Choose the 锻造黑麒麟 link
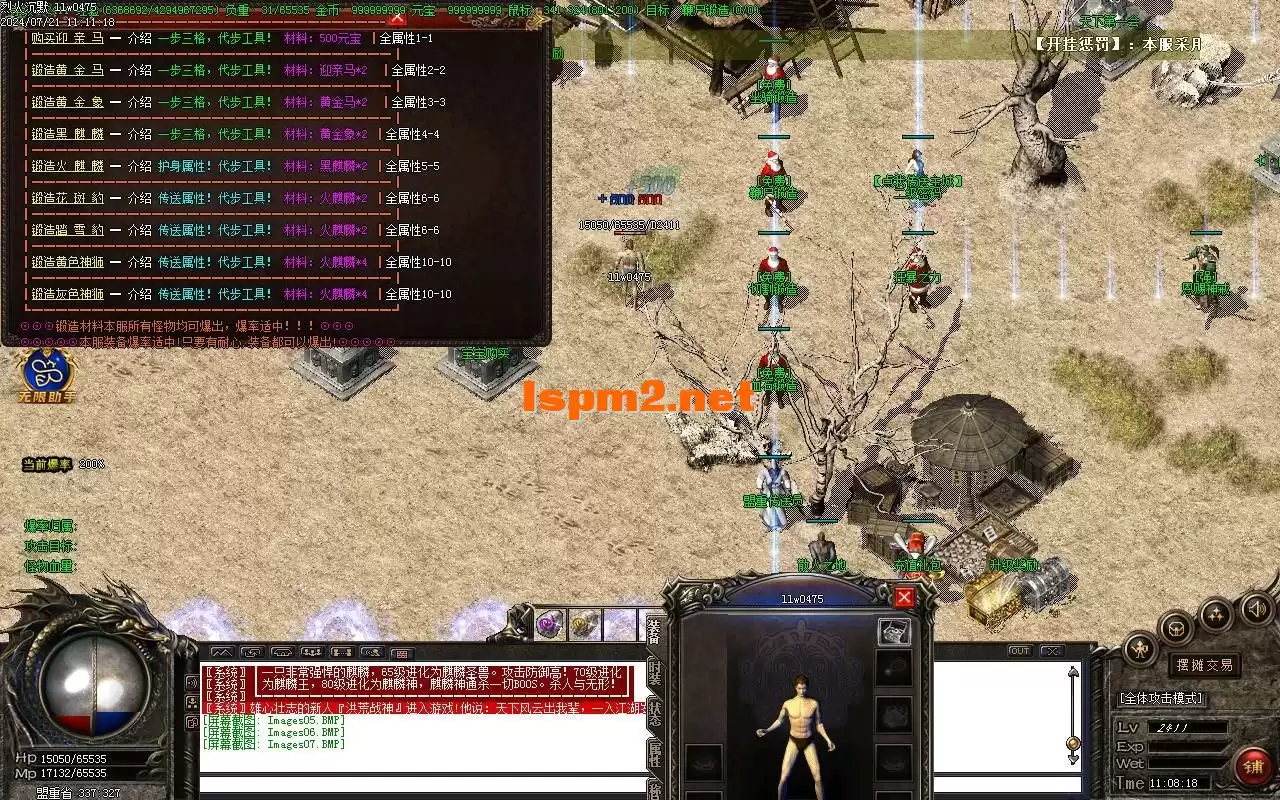 coord(67,134)
